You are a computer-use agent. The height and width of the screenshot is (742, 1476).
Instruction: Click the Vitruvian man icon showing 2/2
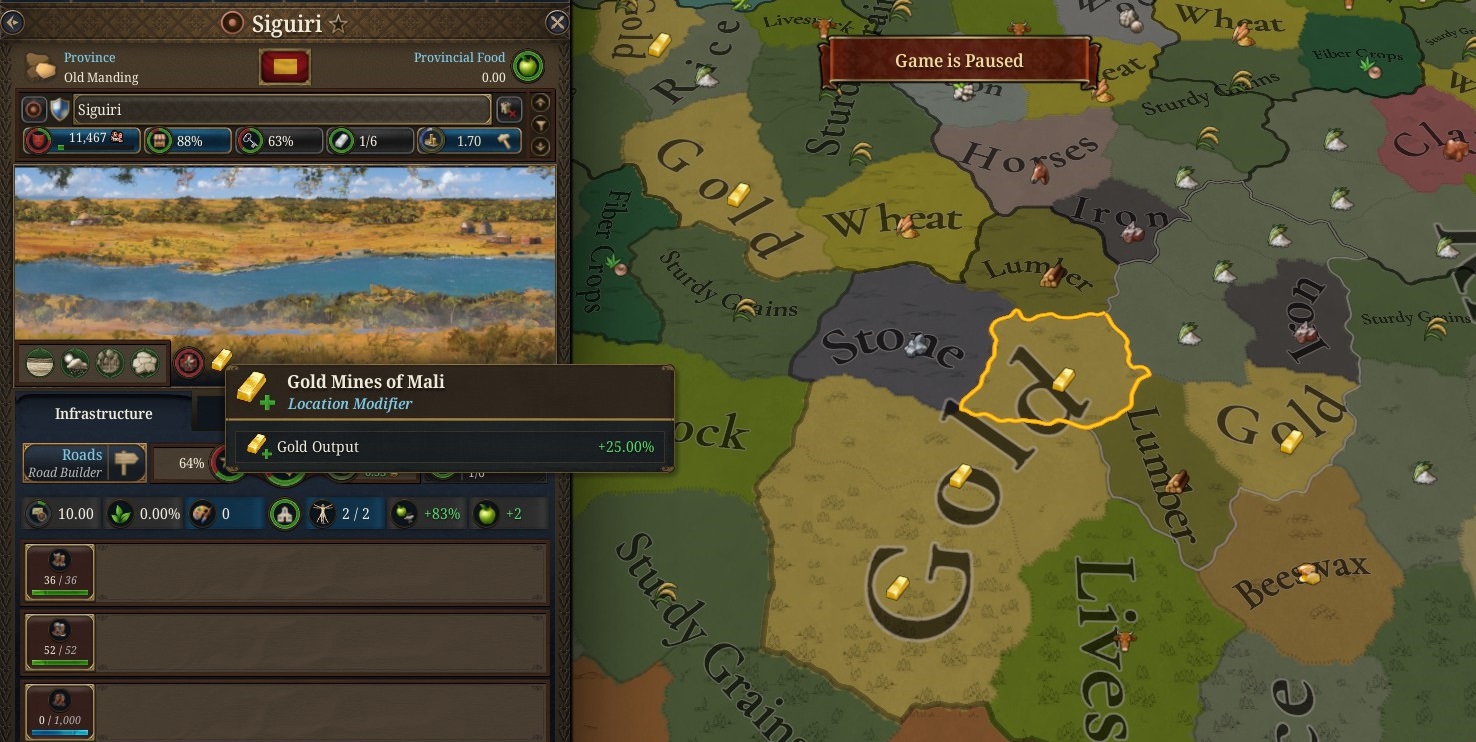click(324, 513)
